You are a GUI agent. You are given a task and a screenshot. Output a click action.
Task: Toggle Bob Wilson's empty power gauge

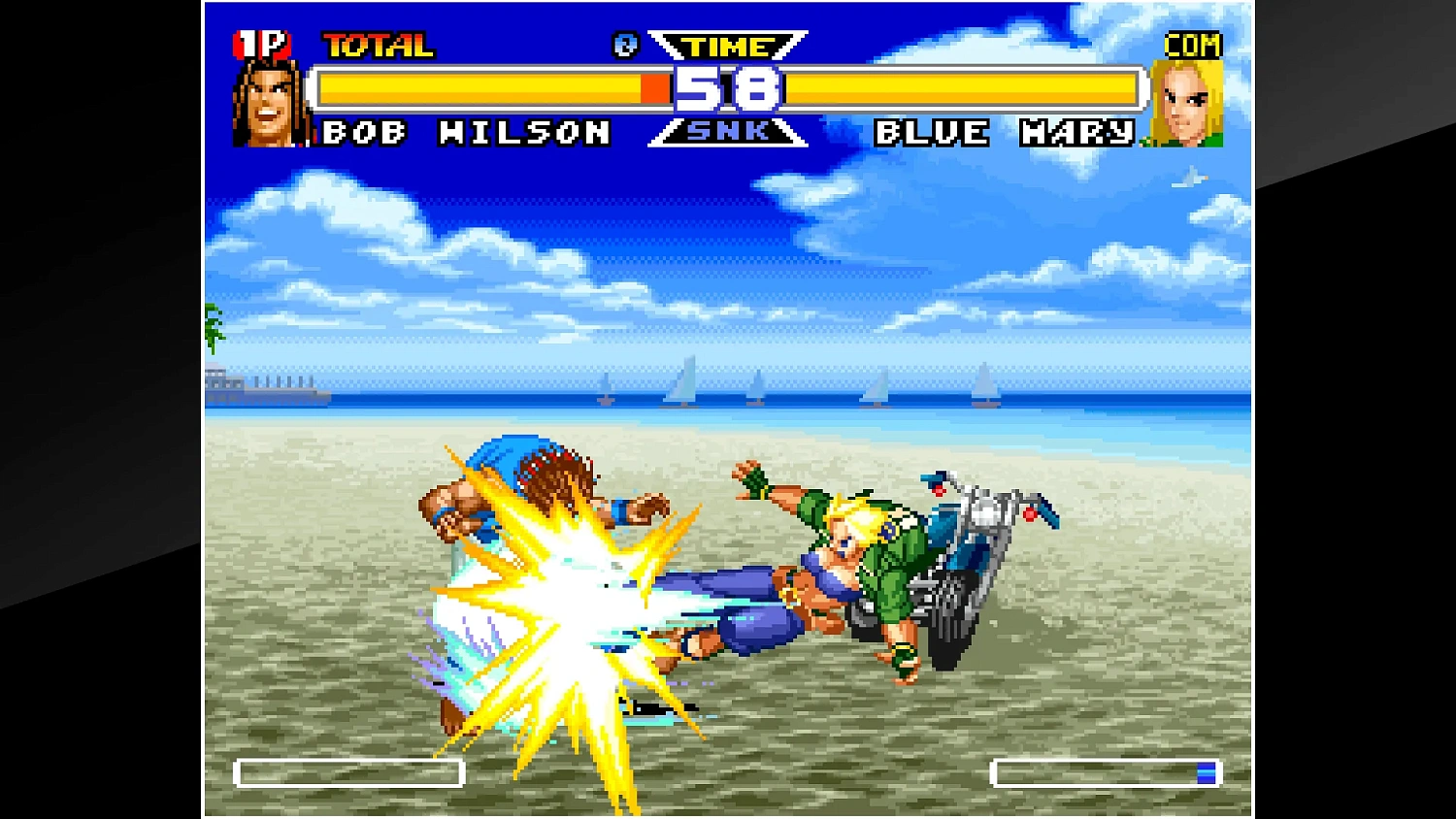(x=349, y=773)
